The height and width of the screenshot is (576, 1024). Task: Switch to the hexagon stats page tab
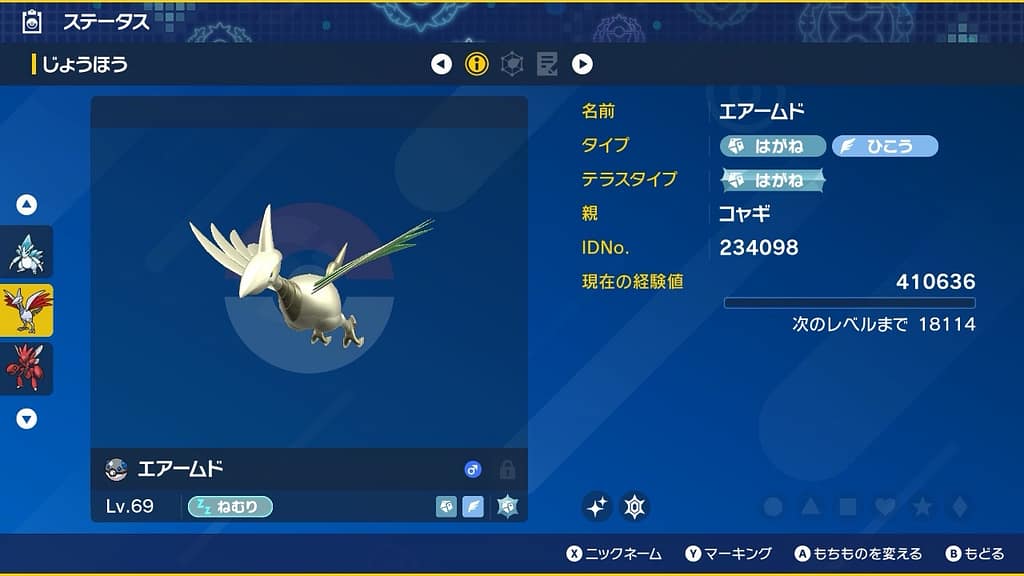[512, 65]
